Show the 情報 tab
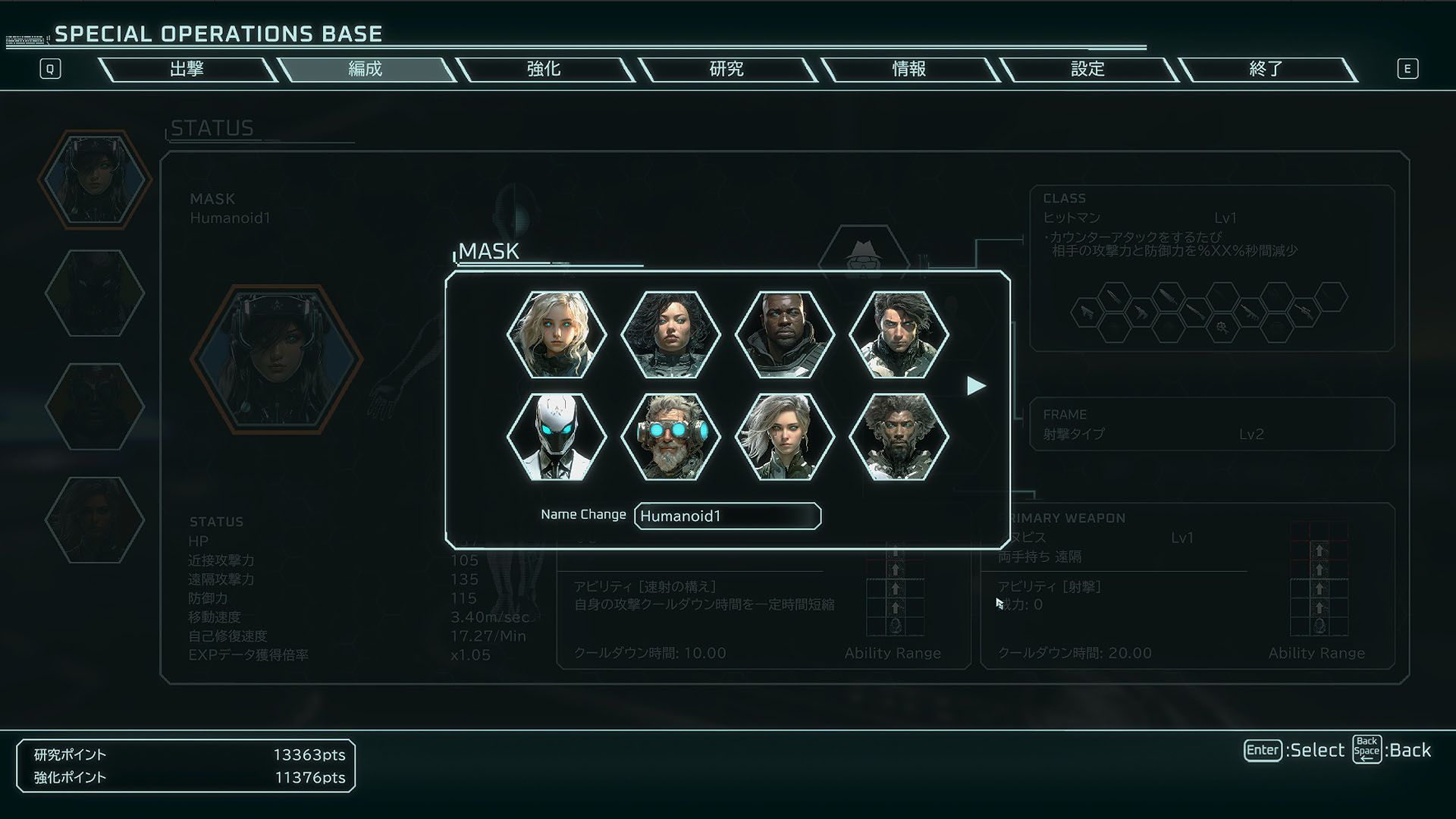1456x819 pixels. click(908, 69)
